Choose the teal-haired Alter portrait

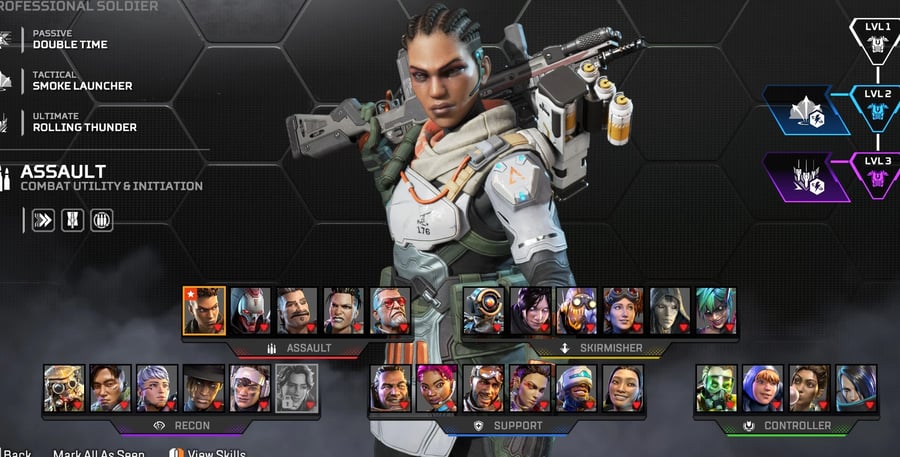pyautogui.click(x=717, y=310)
